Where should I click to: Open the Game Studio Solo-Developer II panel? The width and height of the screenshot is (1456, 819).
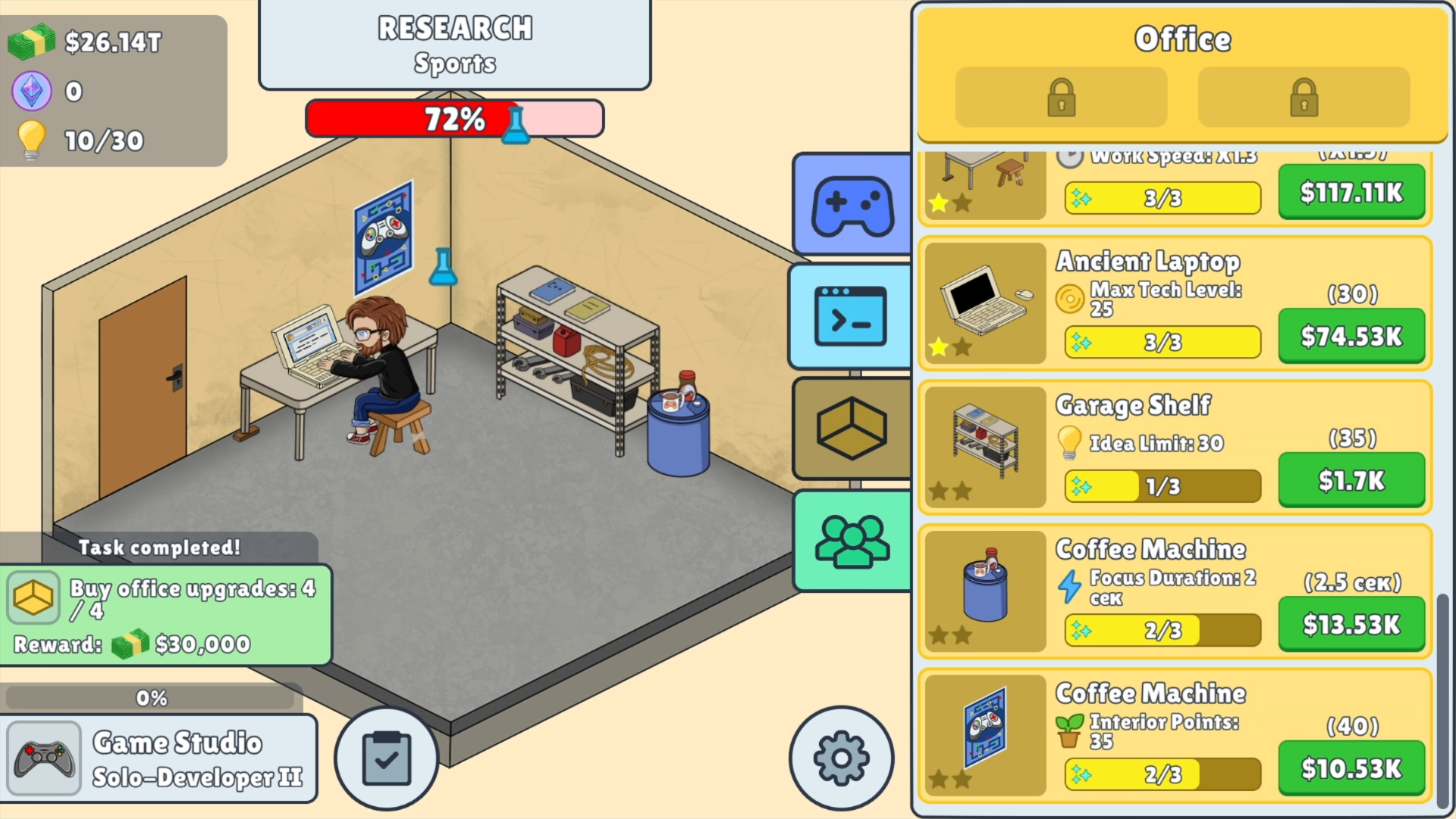[x=162, y=757]
